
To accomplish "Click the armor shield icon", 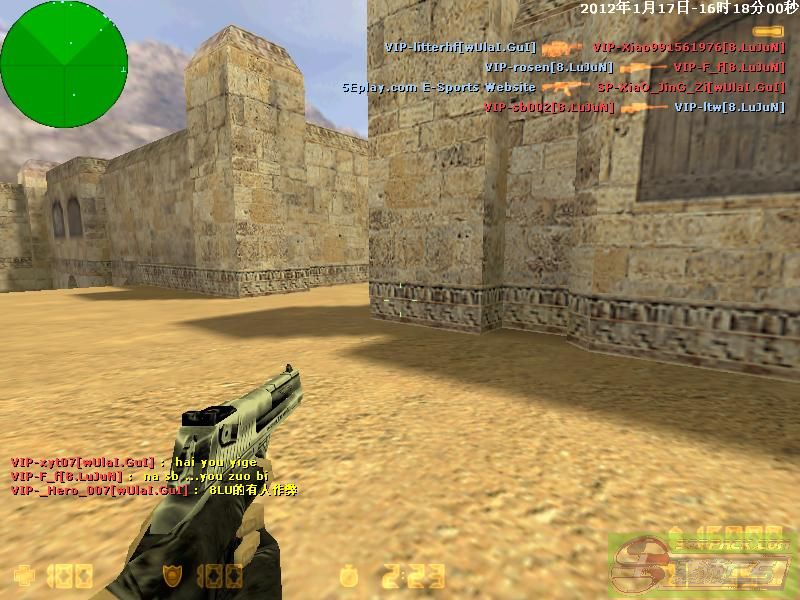I will (x=173, y=576).
